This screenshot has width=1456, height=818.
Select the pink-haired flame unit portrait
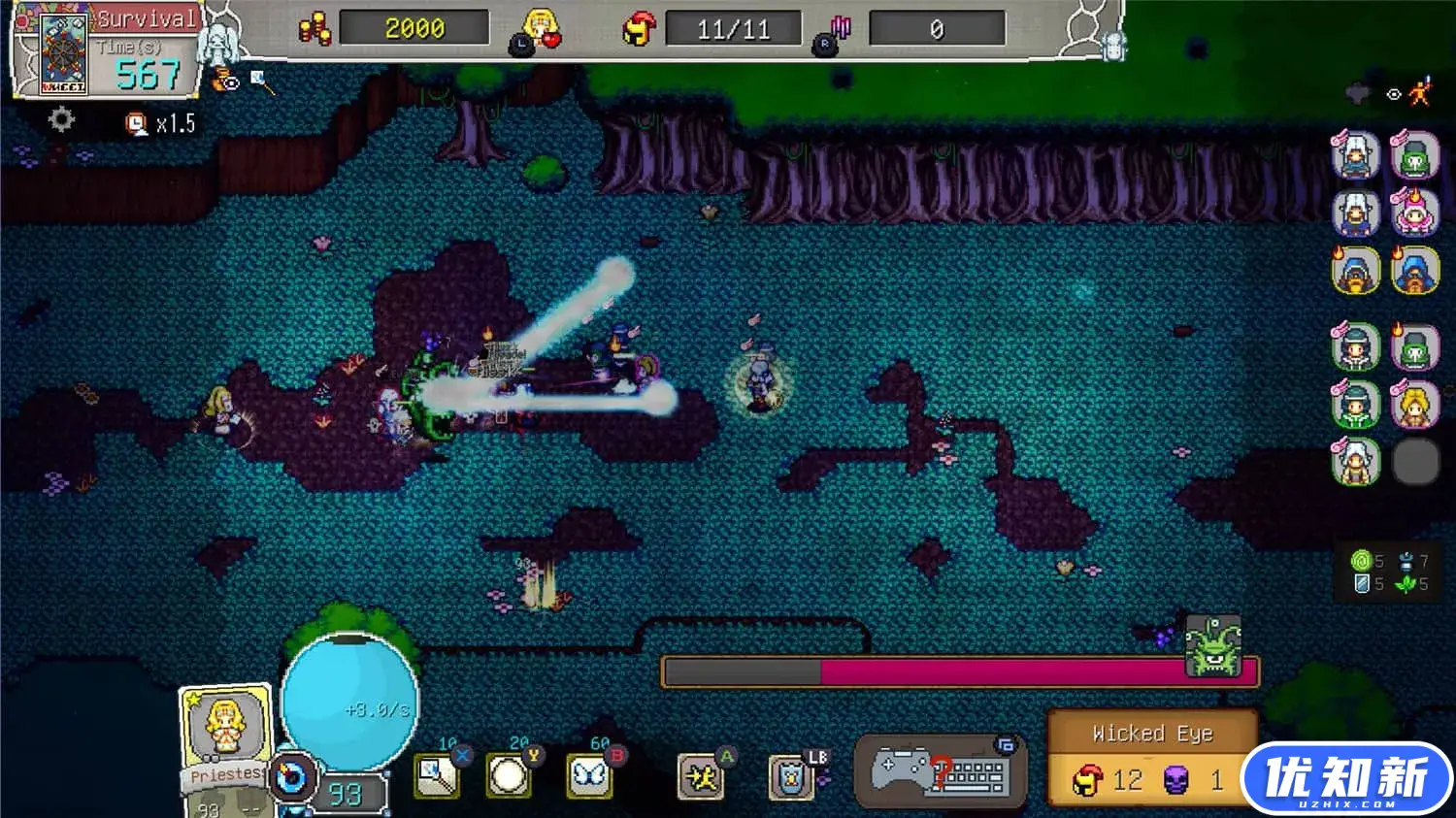click(x=1414, y=213)
